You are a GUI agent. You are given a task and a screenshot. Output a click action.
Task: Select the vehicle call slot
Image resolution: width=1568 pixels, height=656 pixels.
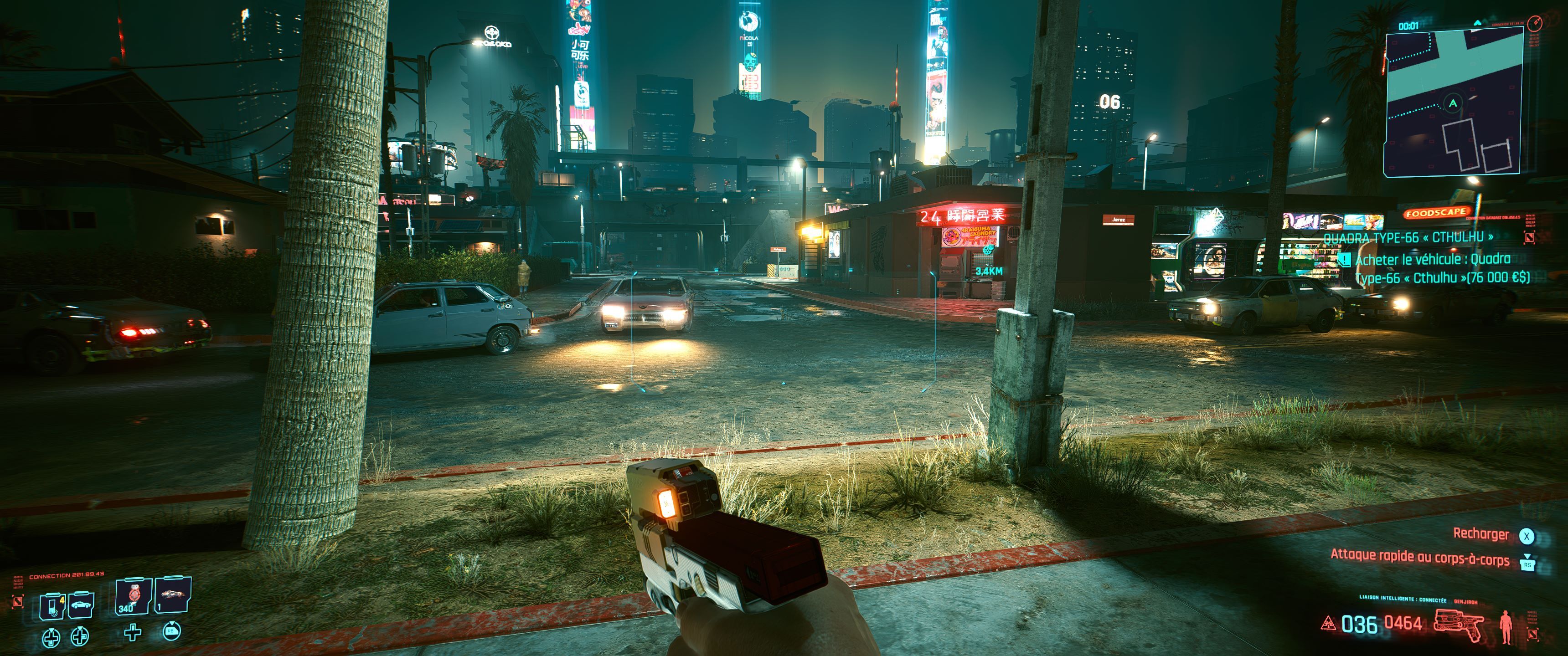81,605
